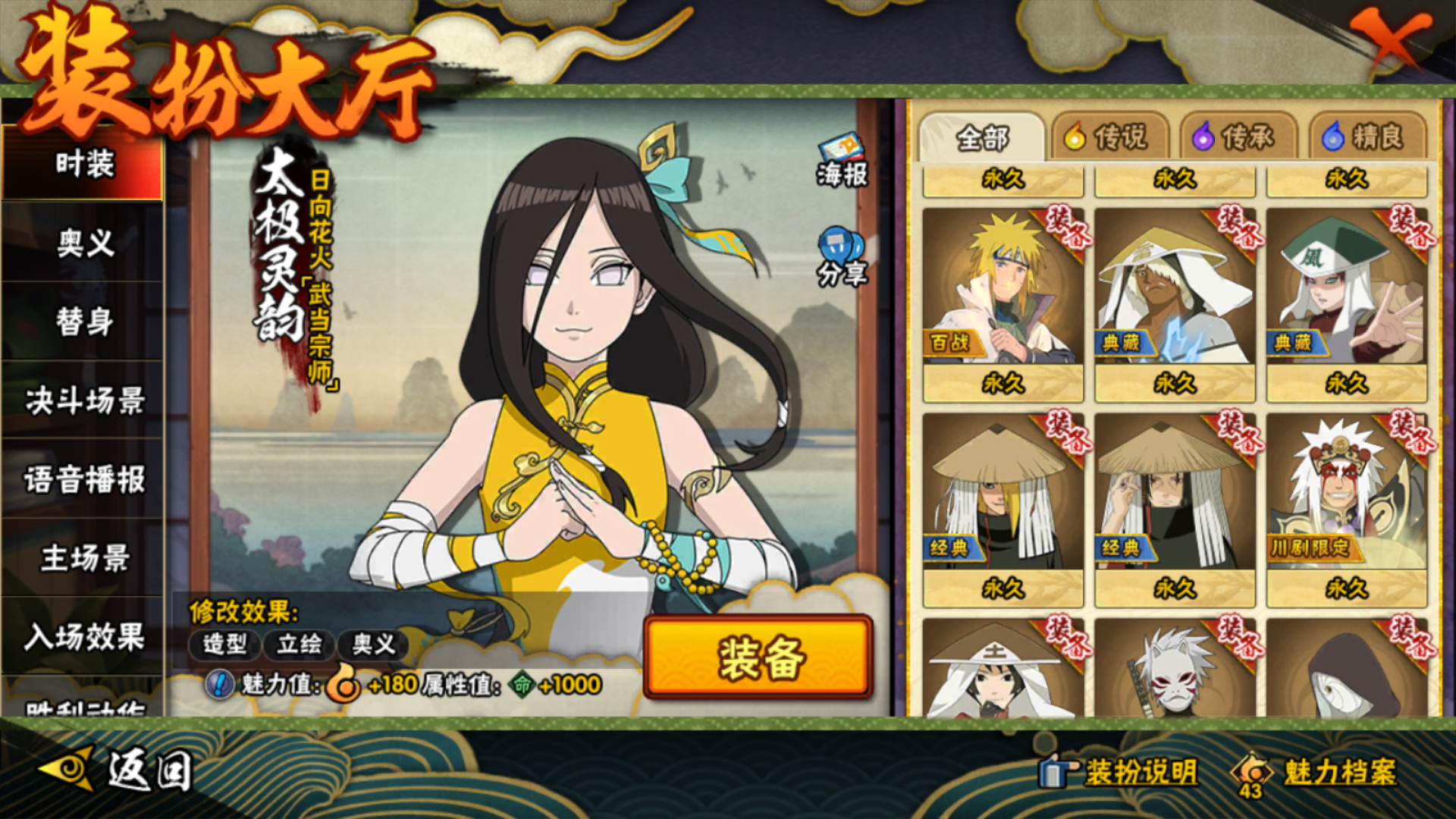This screenshot has height=819, width=1456.
Task: Open the 奥义 category
Action: point(83,243)
